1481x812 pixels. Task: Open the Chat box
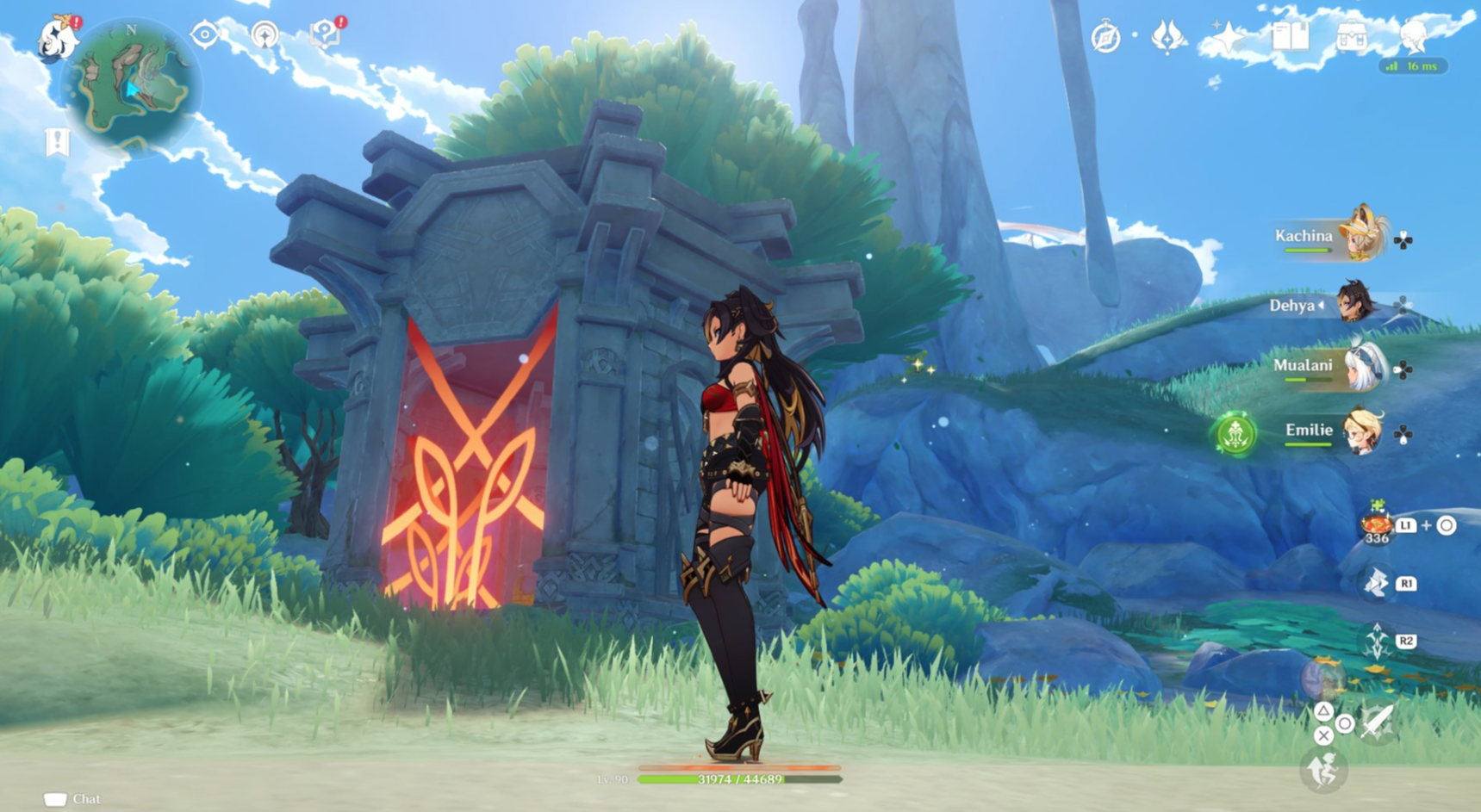pos(73,799)
